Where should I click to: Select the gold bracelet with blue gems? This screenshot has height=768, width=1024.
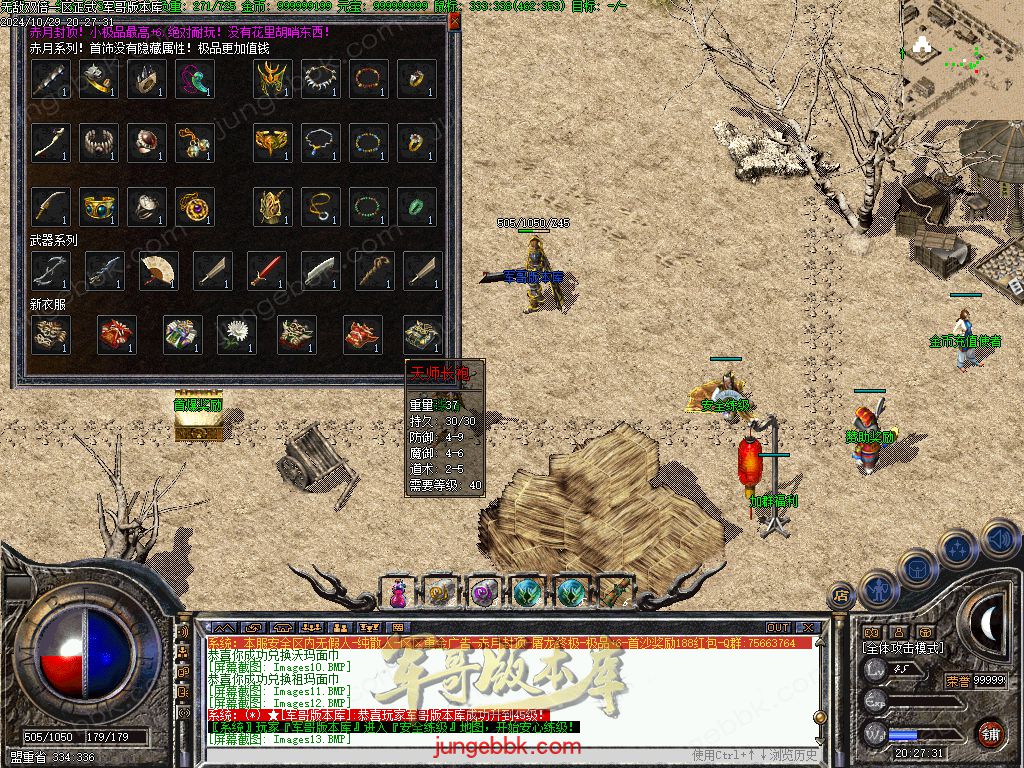tap(98, 206)
